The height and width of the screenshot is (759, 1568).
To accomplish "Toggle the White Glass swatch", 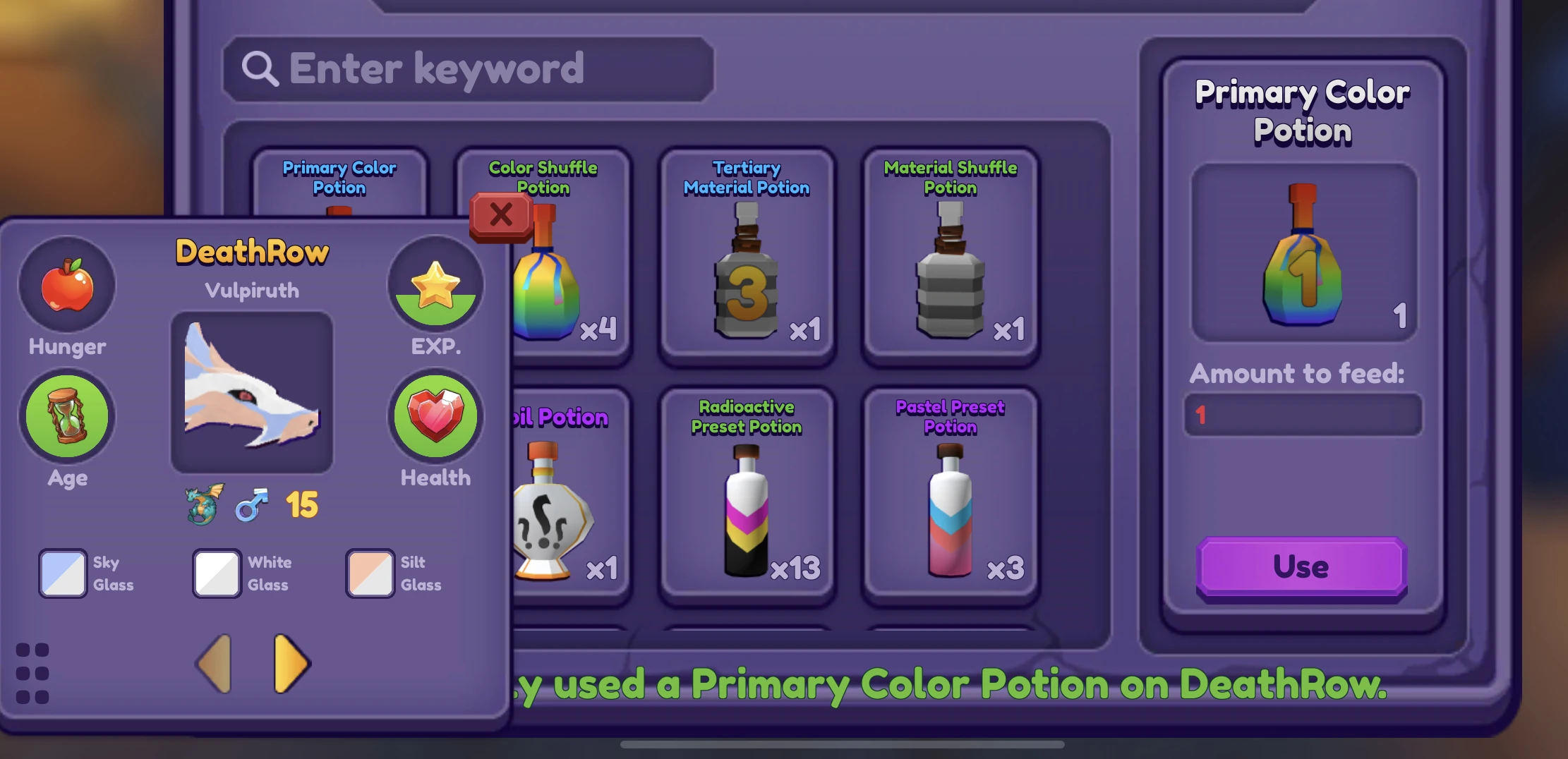I will [x=216, y=573].
